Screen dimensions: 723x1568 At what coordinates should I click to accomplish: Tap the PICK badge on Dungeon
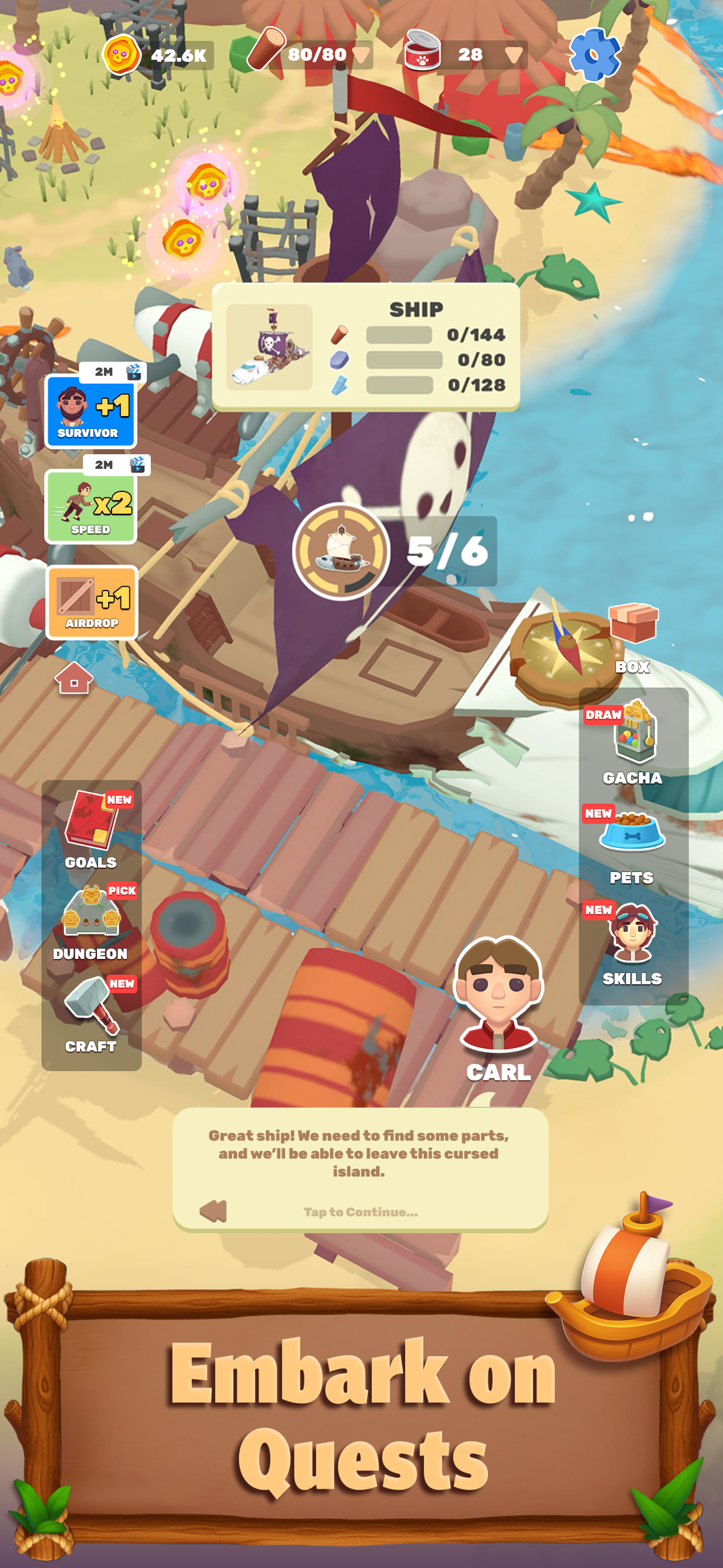point(123,890)
